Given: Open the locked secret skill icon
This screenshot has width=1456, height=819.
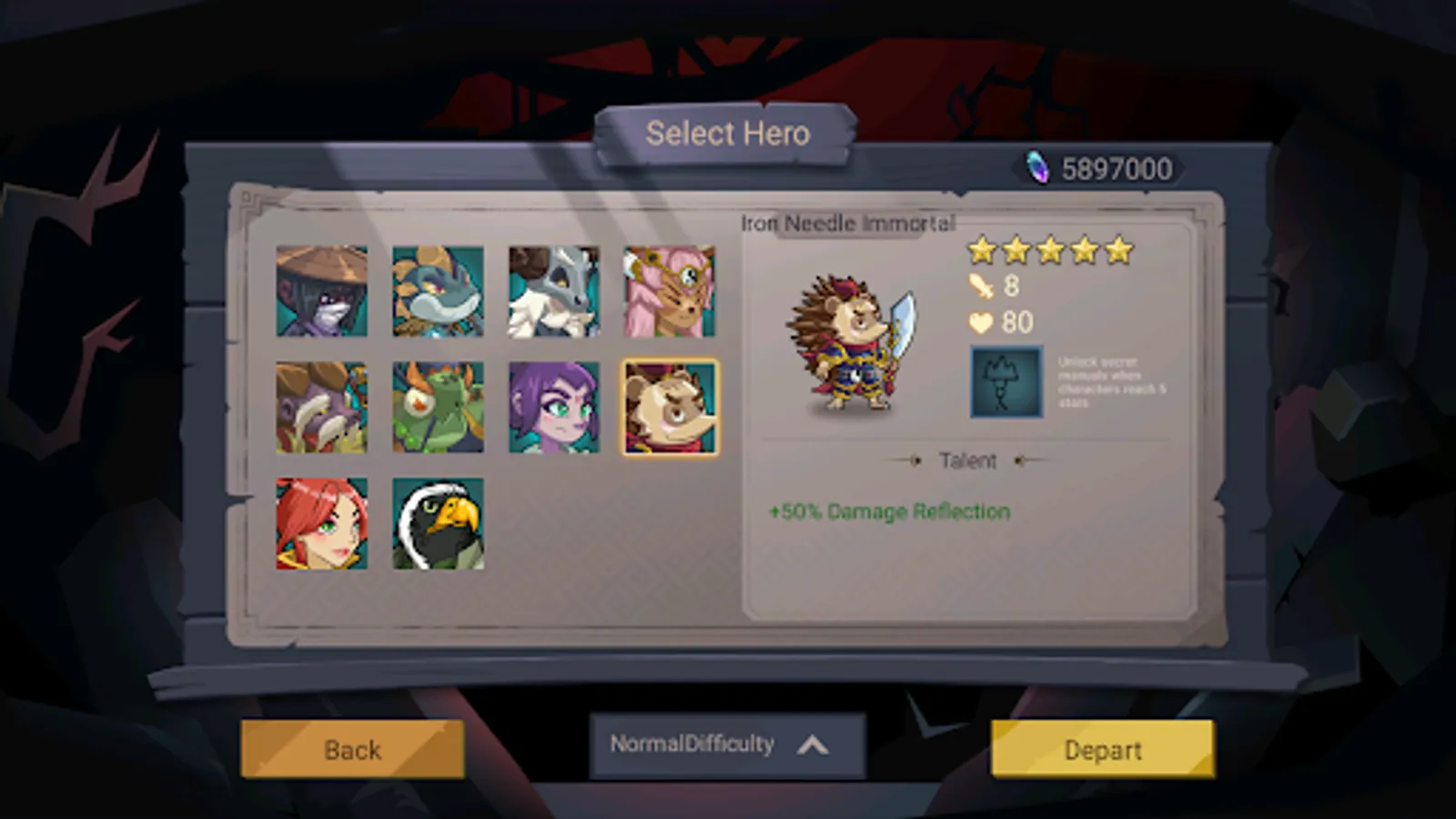Looking at the screenshot, I should click(x=1006, y=382).
